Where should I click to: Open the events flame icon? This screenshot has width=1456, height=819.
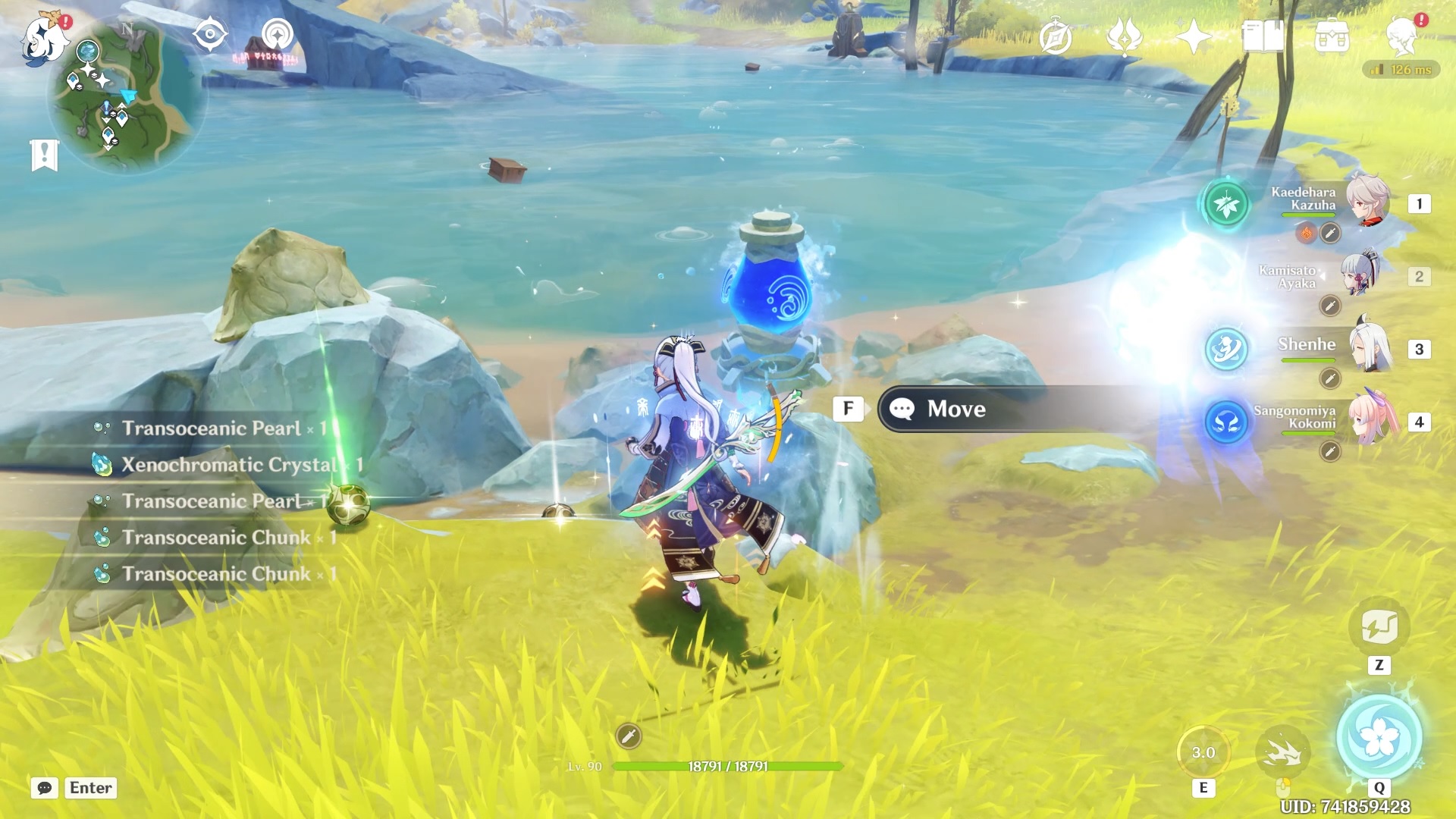coord(1125,37)
